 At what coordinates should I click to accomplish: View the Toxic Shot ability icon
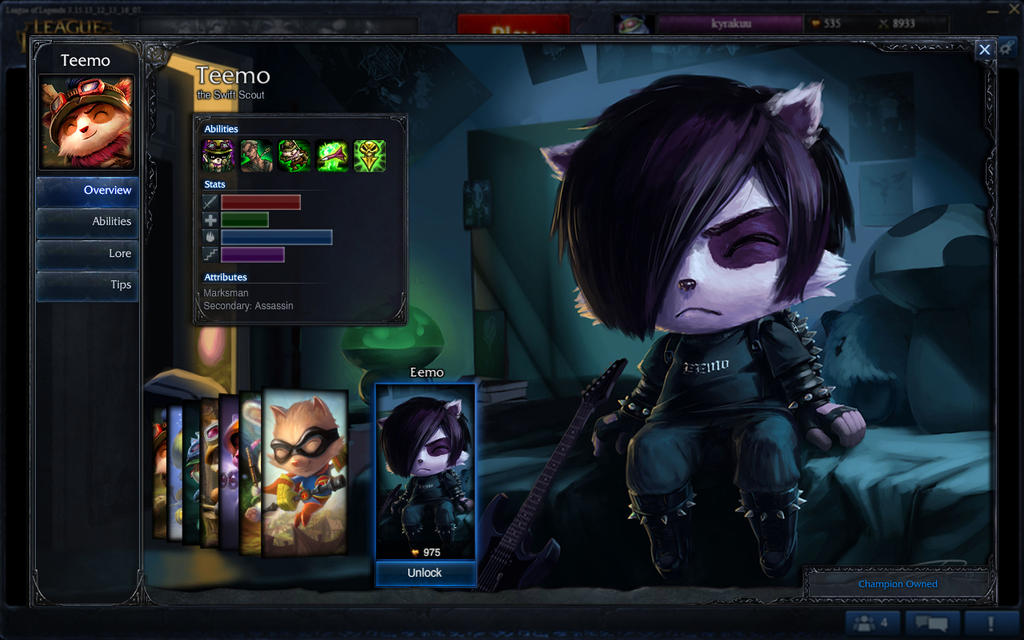point(332,156)
